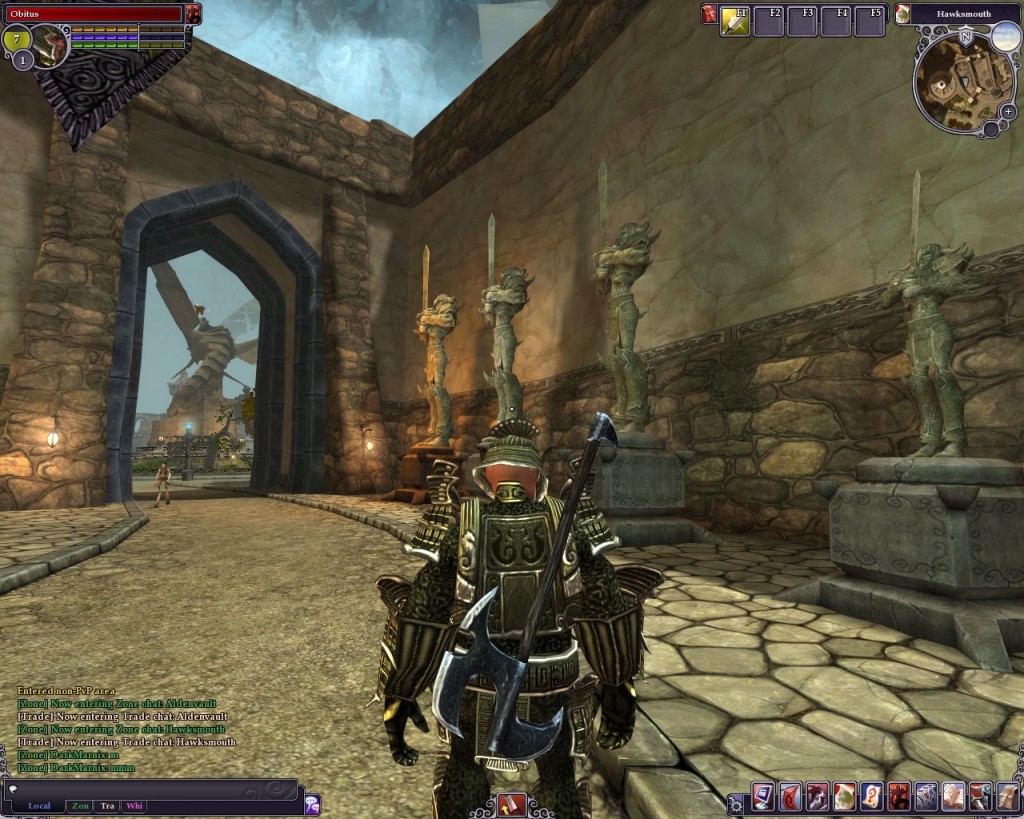This screenshot has height=819, width=1024.
Task: Click the red axe icon at bottom center
Action: (x=511, y=804)
